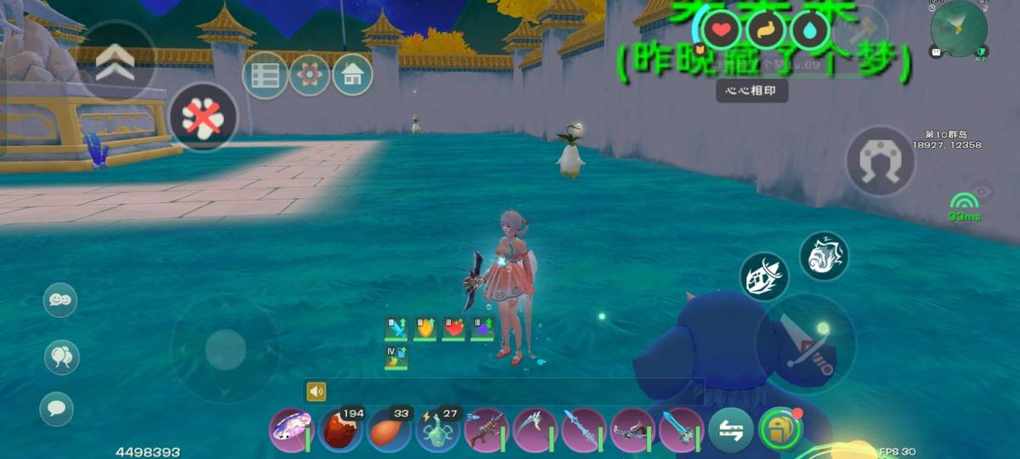
Task: Click the yellow speaker sound icon
Action: coord(317,391)
